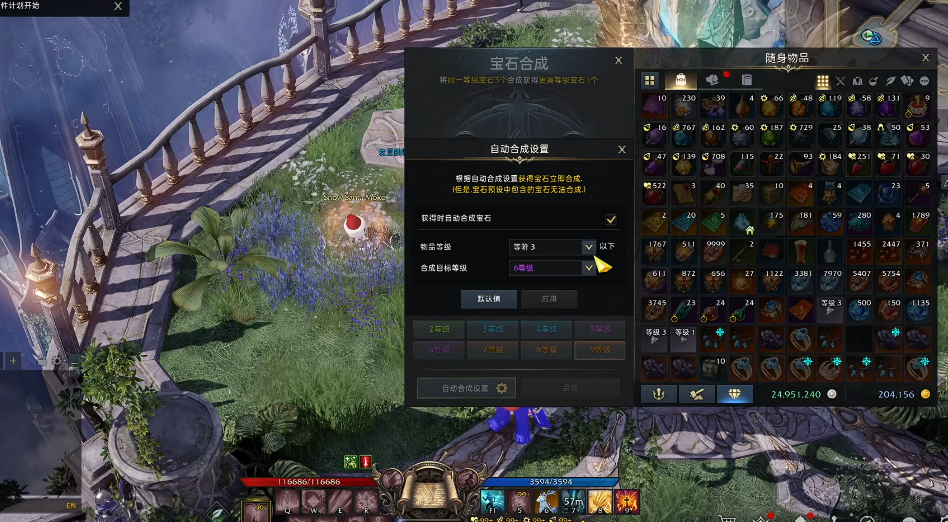Close the 宝石合成 gem fusion window

tap(619, 61)
